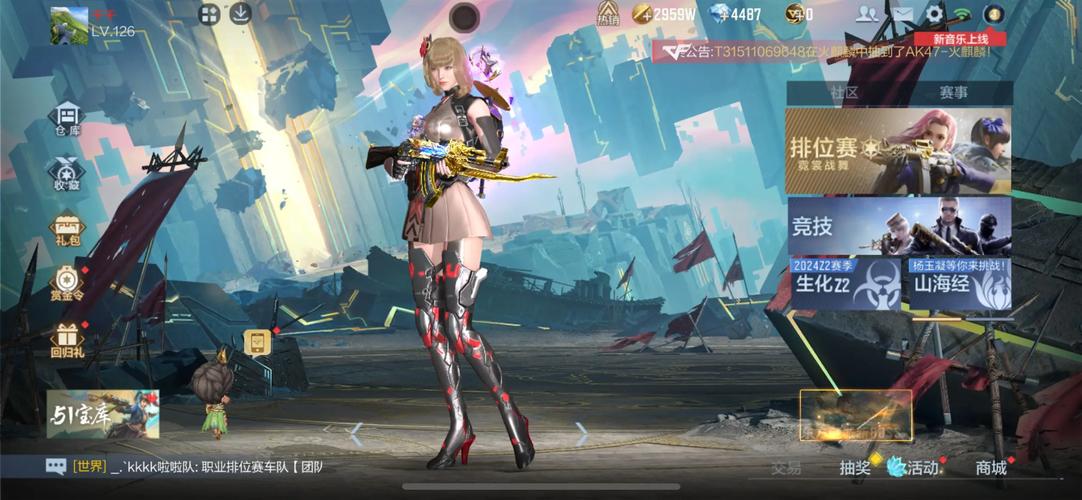Screen dimensions: 1082x500
Task: Open the friends list icon
Action: (x=867, y=14)
